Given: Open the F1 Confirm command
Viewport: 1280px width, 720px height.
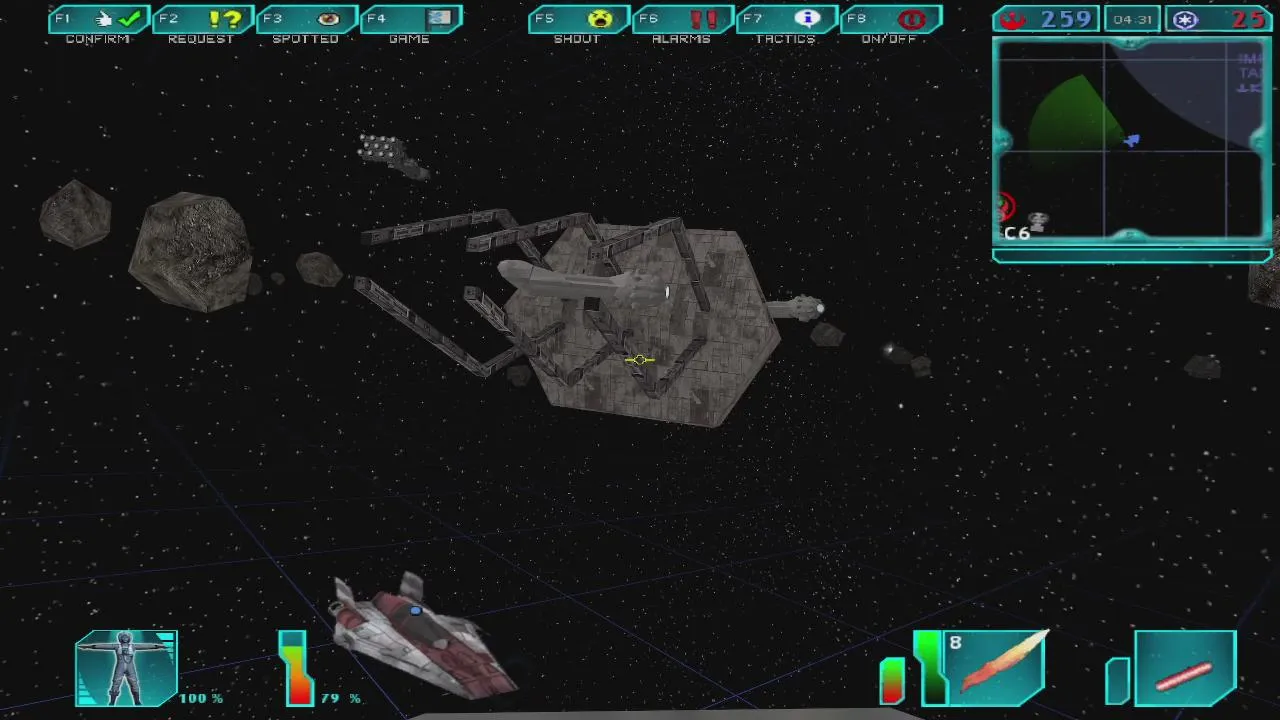Looking at the screenshot, I should click(100, 20).
